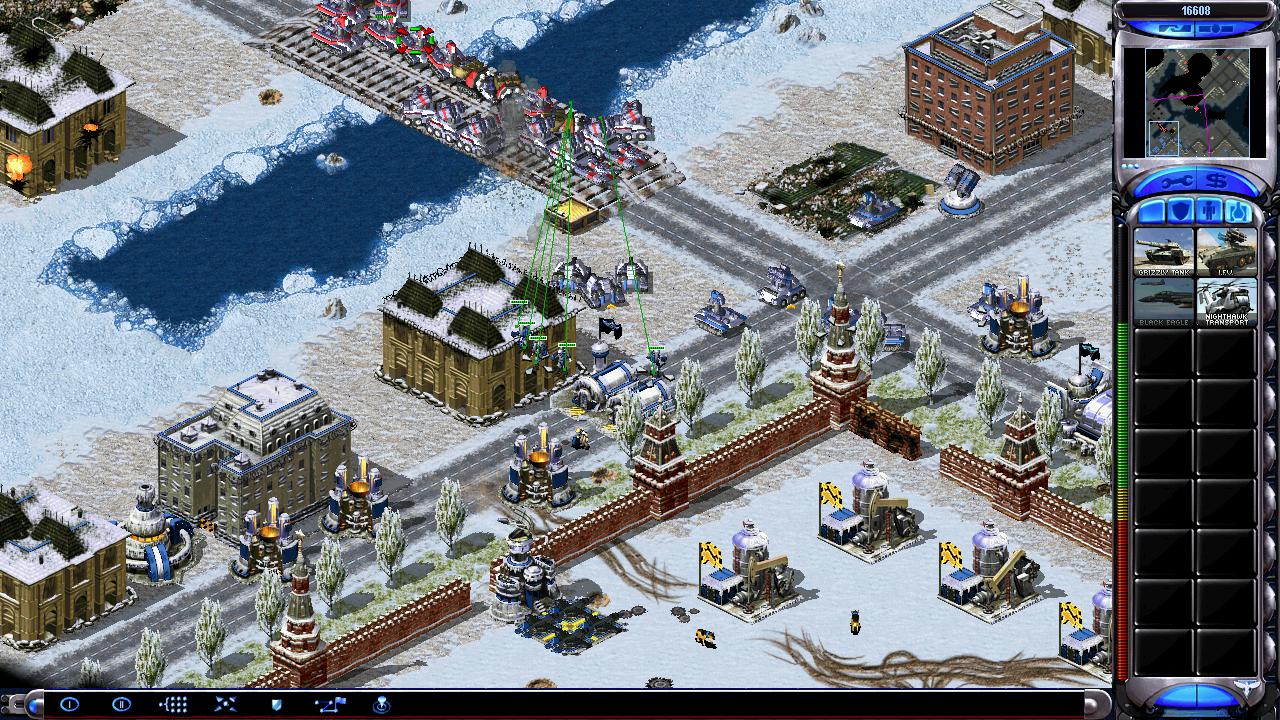1280x720 pixels.
Task: Switch to the infantry figure tab
Action: click(1209, 212)
